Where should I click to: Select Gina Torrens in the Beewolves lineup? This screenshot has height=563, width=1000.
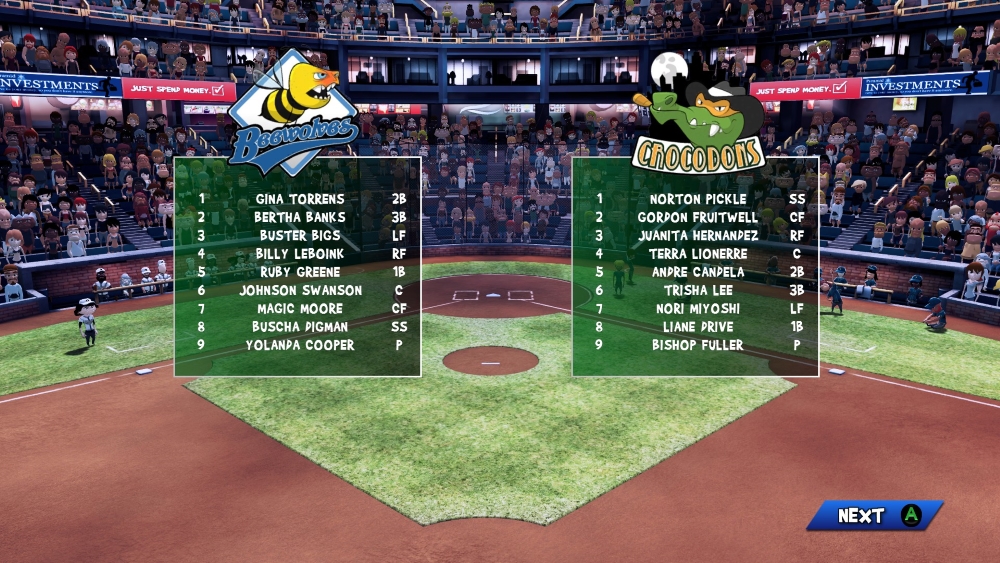click(300, 199)
